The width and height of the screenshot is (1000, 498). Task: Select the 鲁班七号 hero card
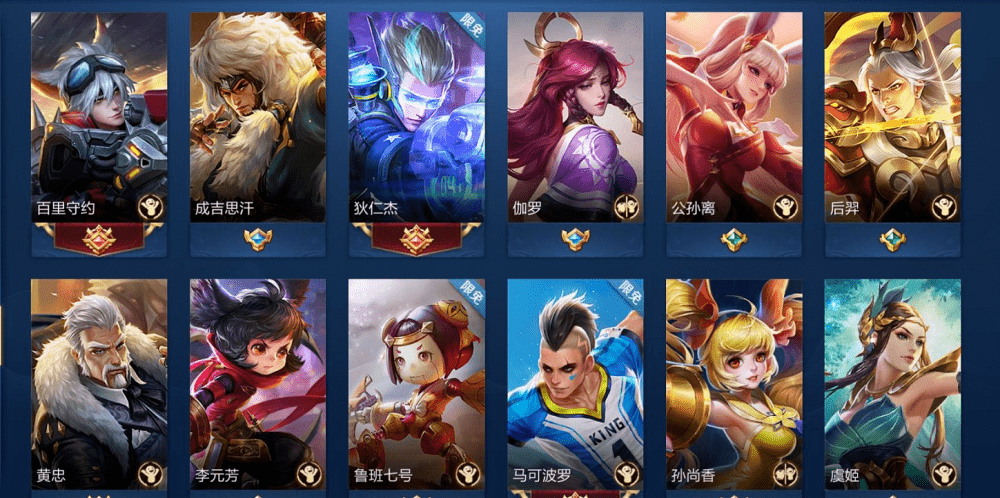pos(416,383)
